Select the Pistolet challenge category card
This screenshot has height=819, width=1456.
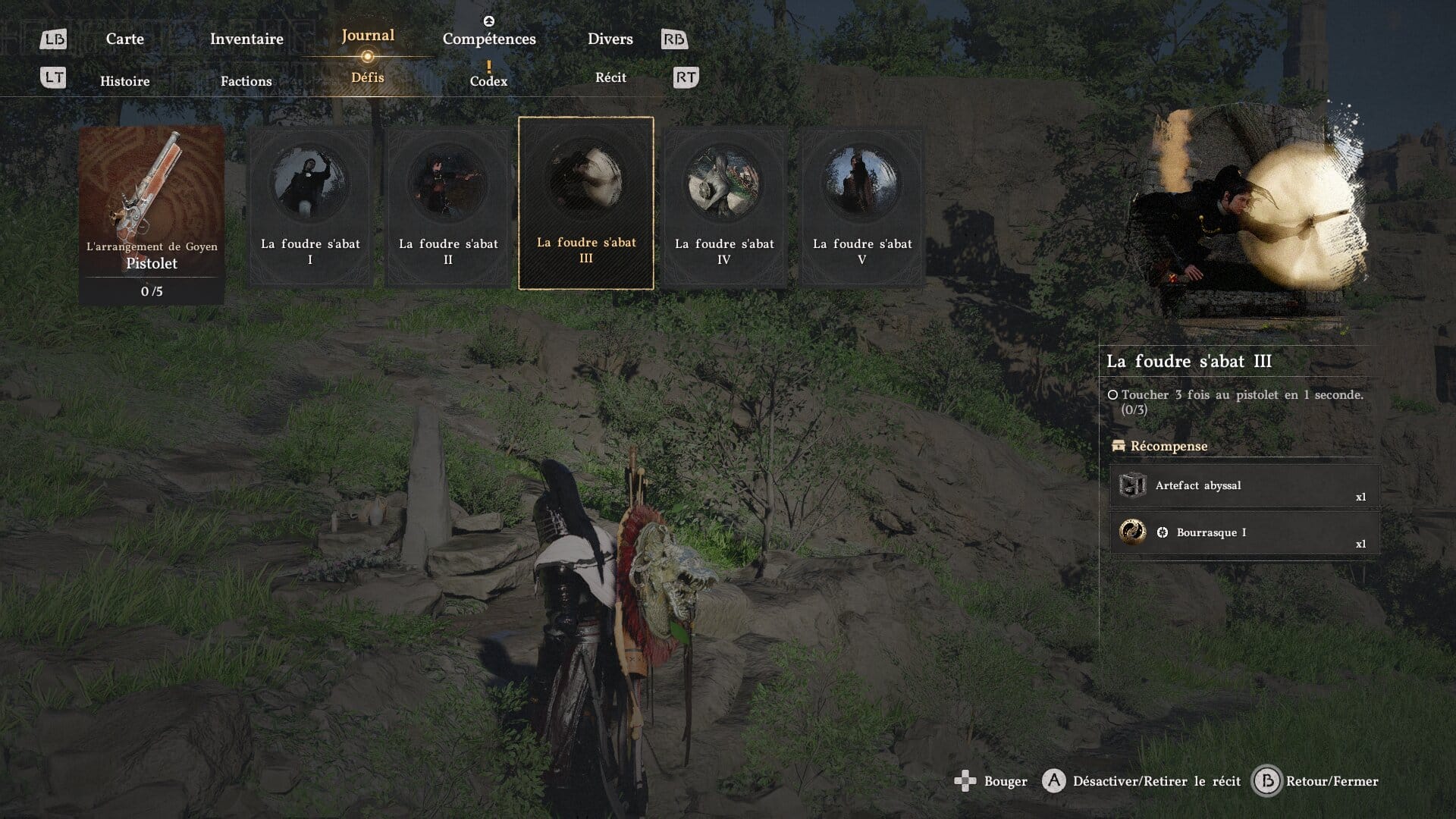pyautogui.click(x=152, y=215)
